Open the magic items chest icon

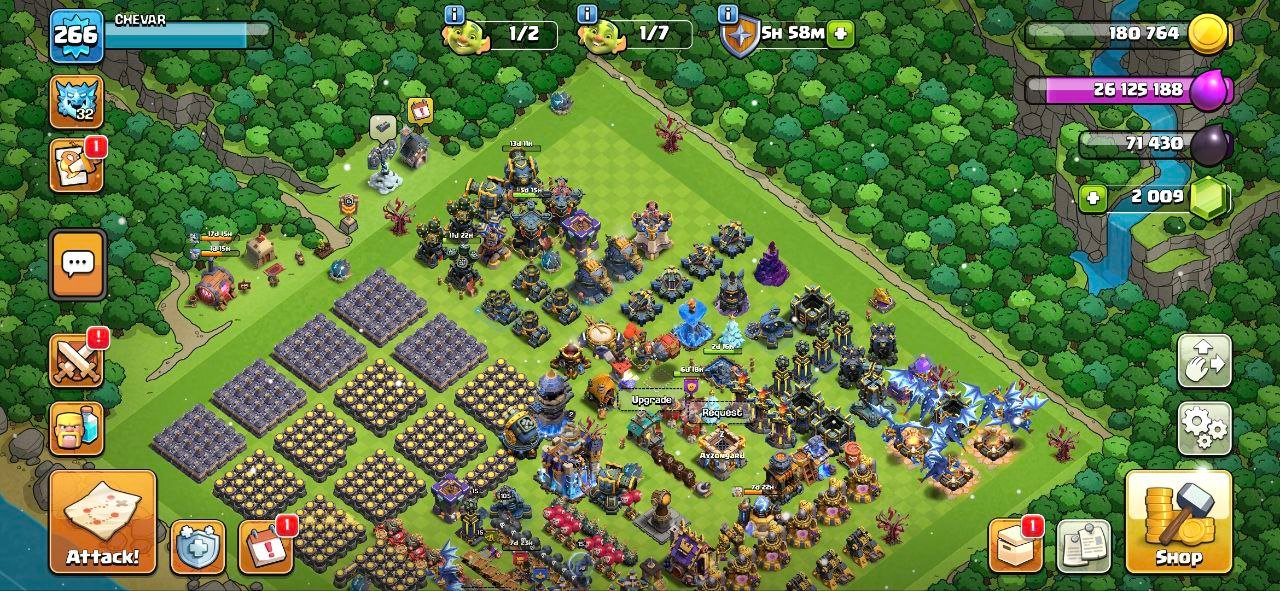coord(1015,546)
